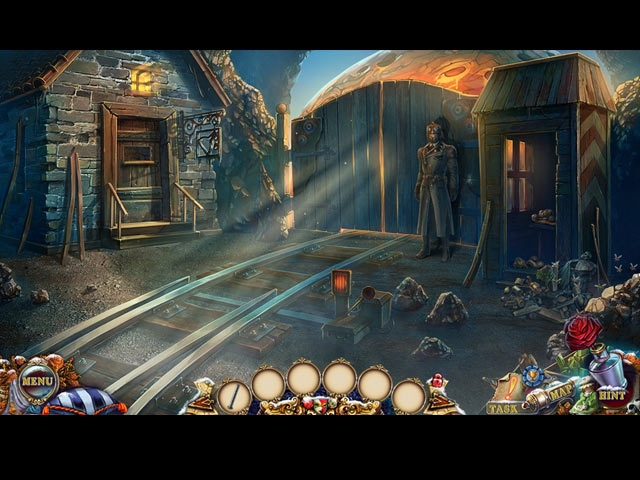This screenshot has width=640, height=480.
Task: Use the Hint button
Action: 612,395
